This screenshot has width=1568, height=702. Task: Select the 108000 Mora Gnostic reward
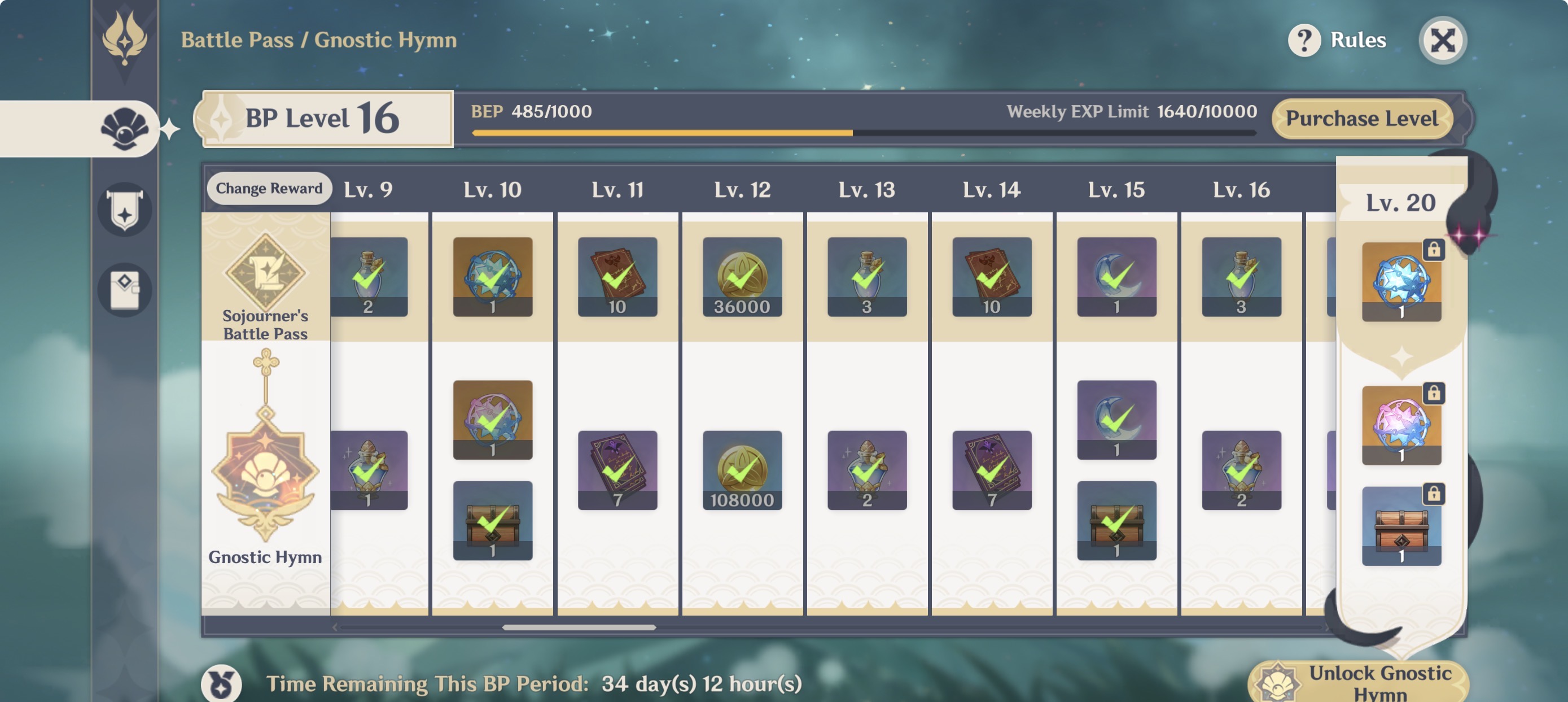742,470
